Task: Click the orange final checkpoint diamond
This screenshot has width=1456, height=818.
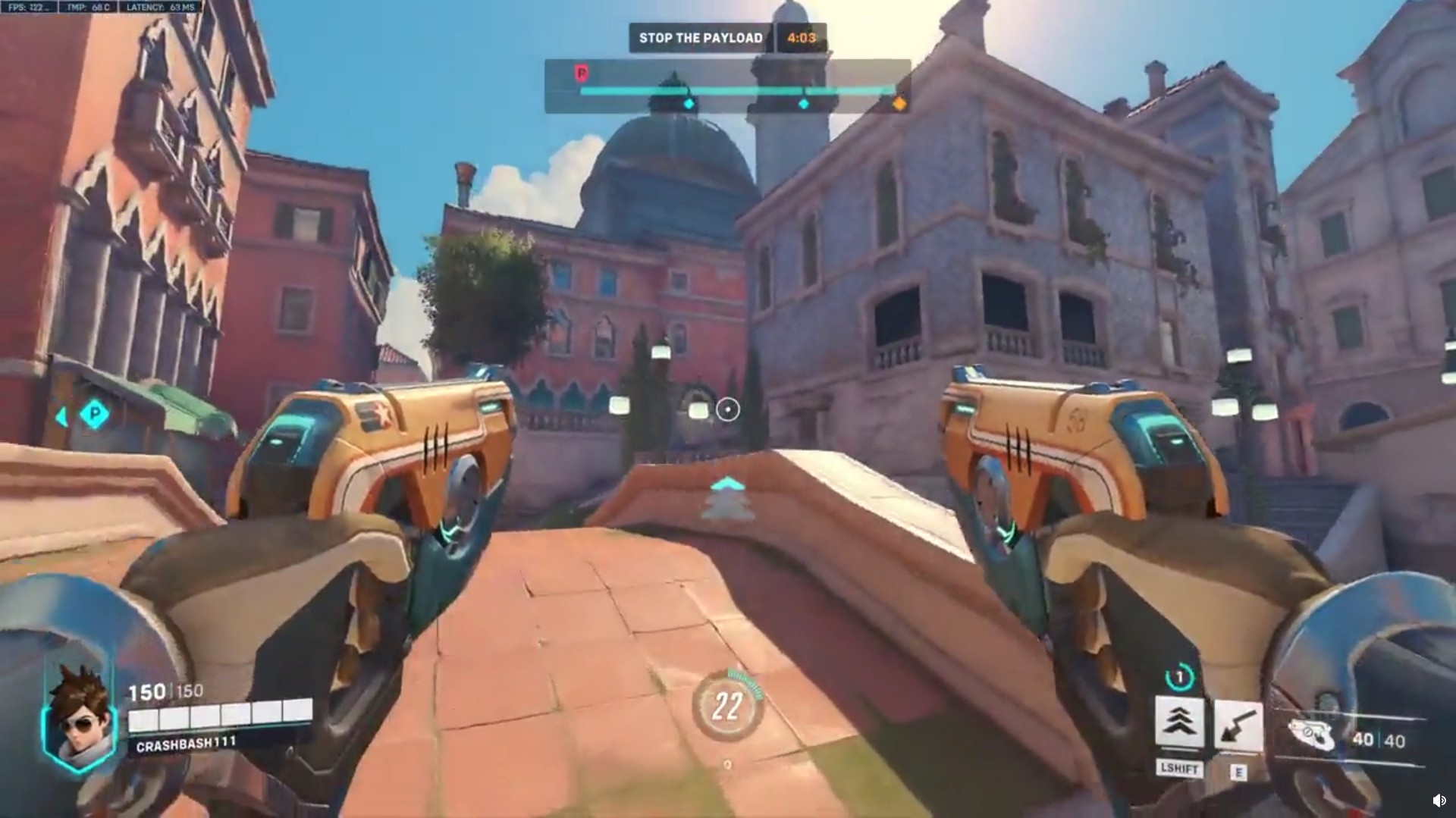Action: [x=899, y=103]
